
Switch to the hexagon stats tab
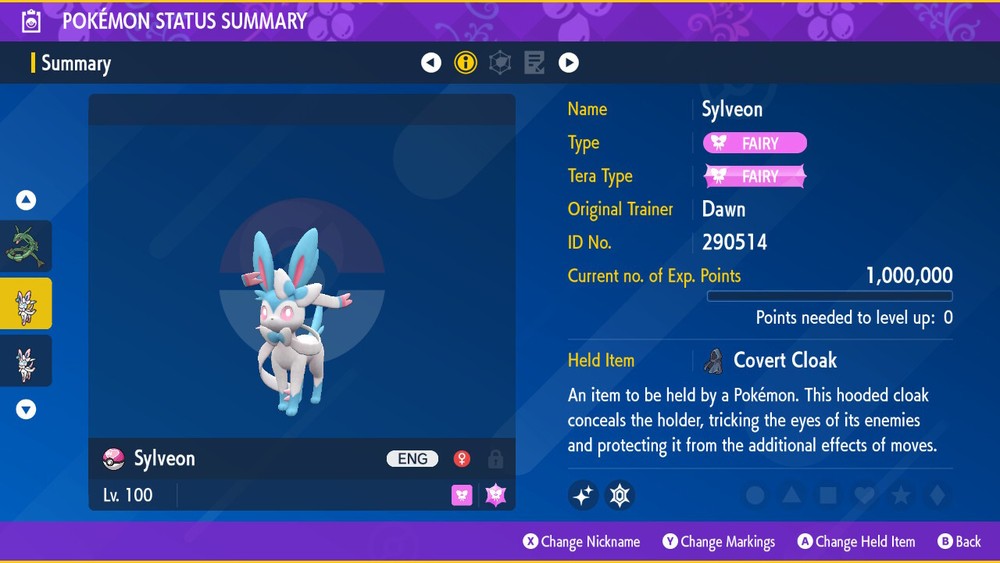[x=499, y=63]
